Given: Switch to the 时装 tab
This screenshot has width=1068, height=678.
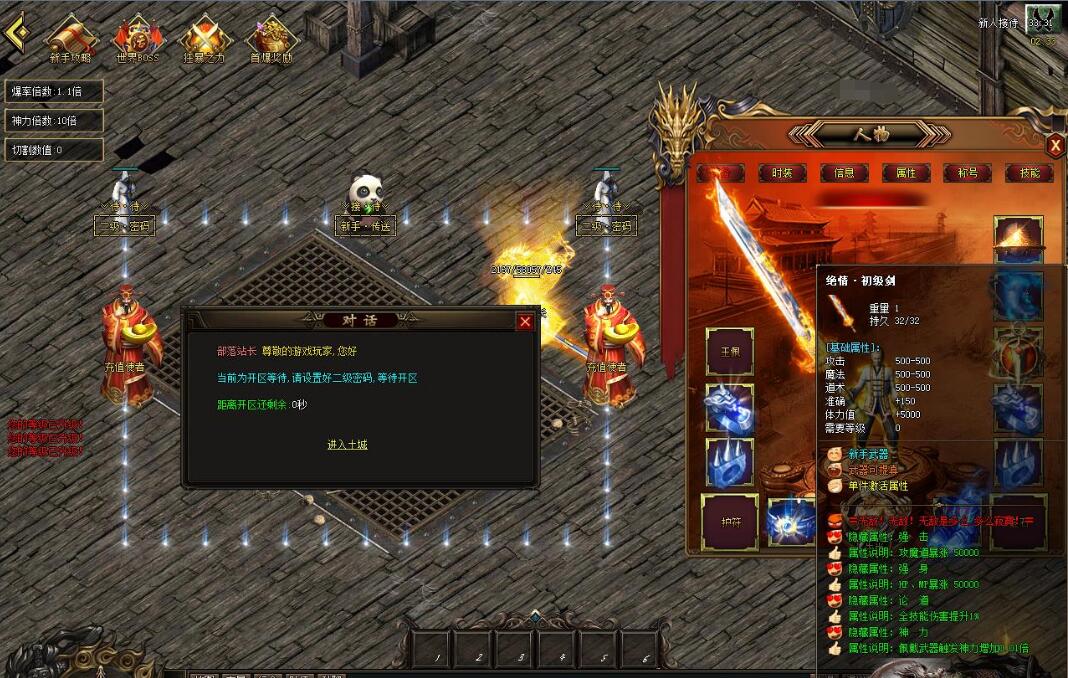Looking at the screenshot, I should pos(782,173).
